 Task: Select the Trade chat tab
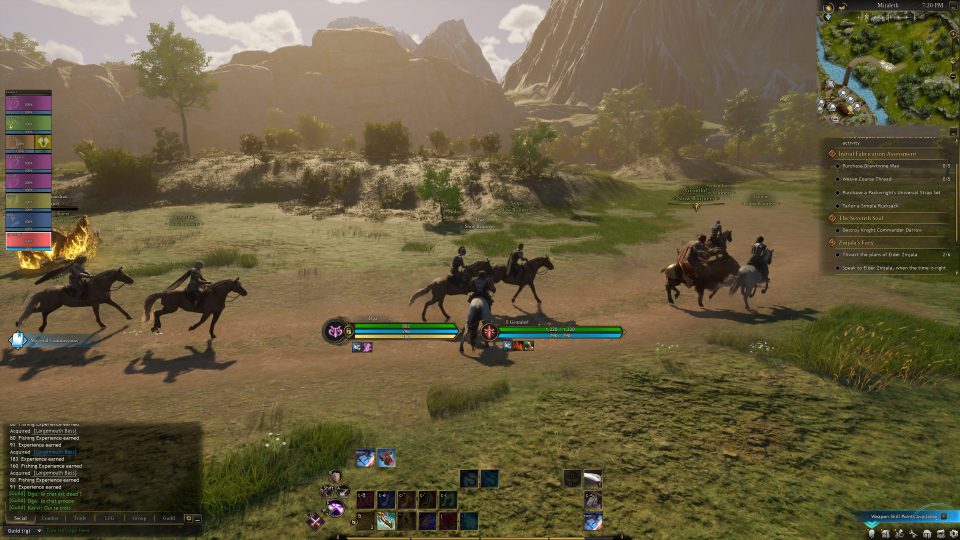coord(80,518)
